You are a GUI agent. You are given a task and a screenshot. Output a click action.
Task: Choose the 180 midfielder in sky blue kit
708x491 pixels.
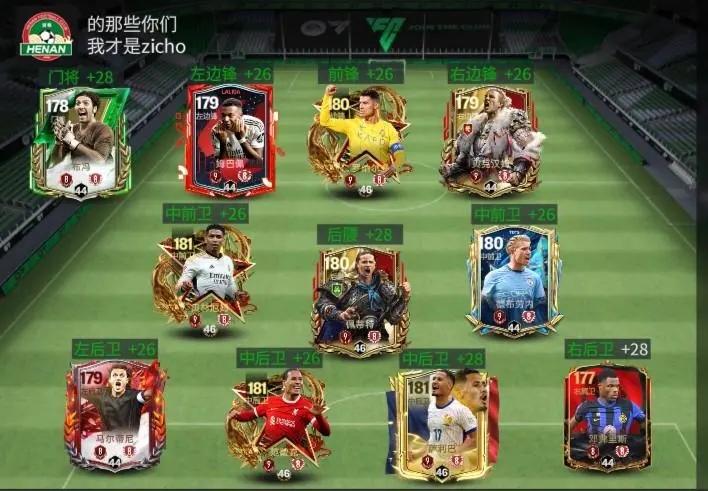click(x=513, y=280)
